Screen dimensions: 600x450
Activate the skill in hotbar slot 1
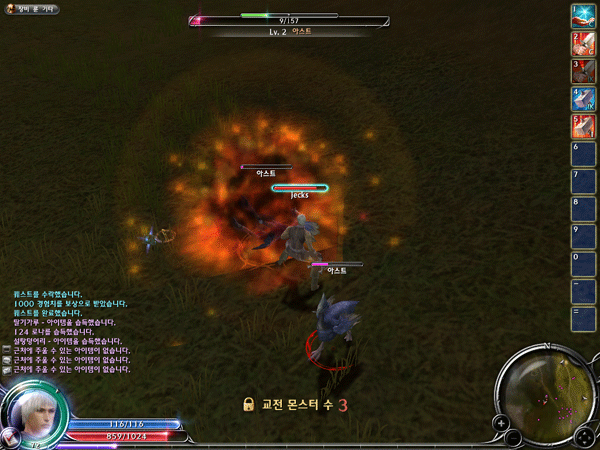point(583,16)
